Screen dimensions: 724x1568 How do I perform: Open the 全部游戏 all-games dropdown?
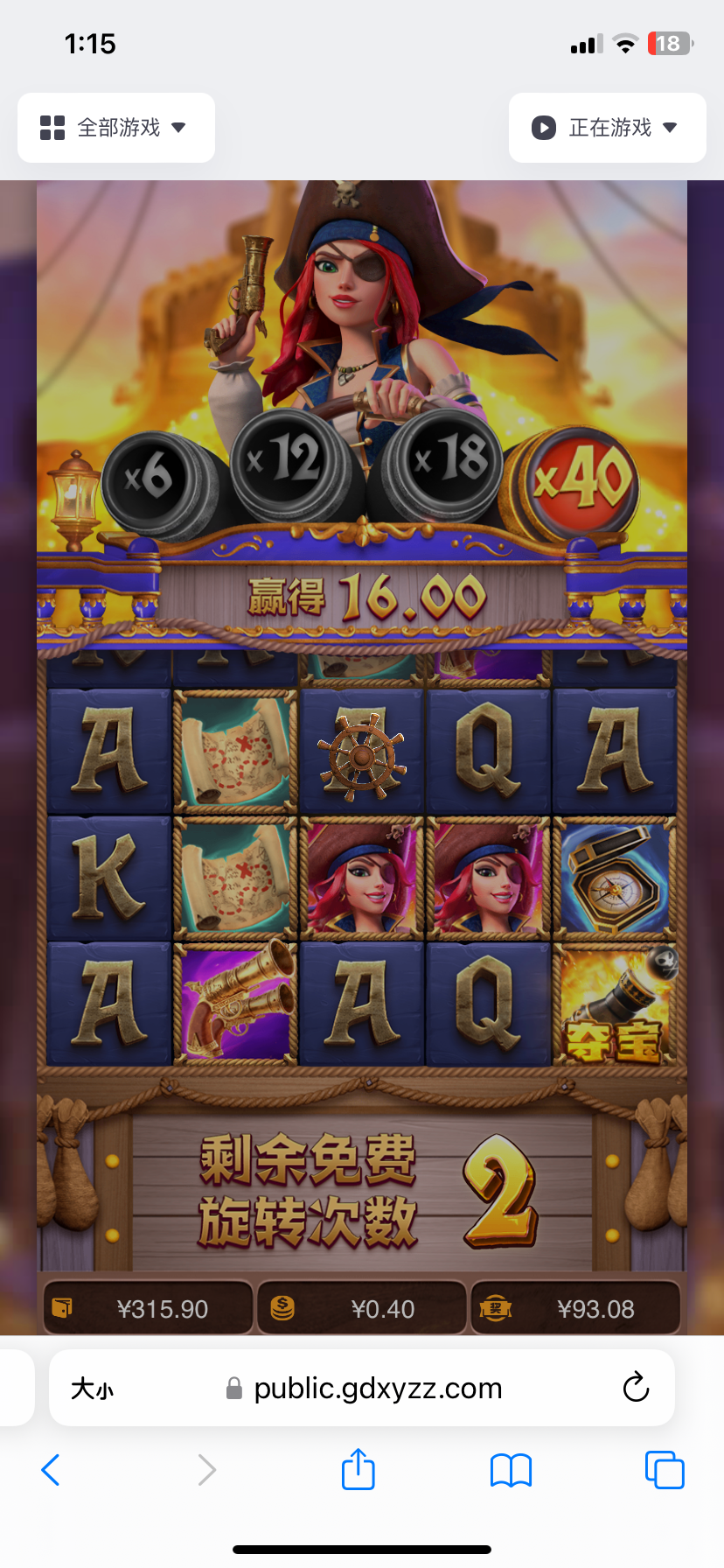pyautogui.click(x=115, y=128)
